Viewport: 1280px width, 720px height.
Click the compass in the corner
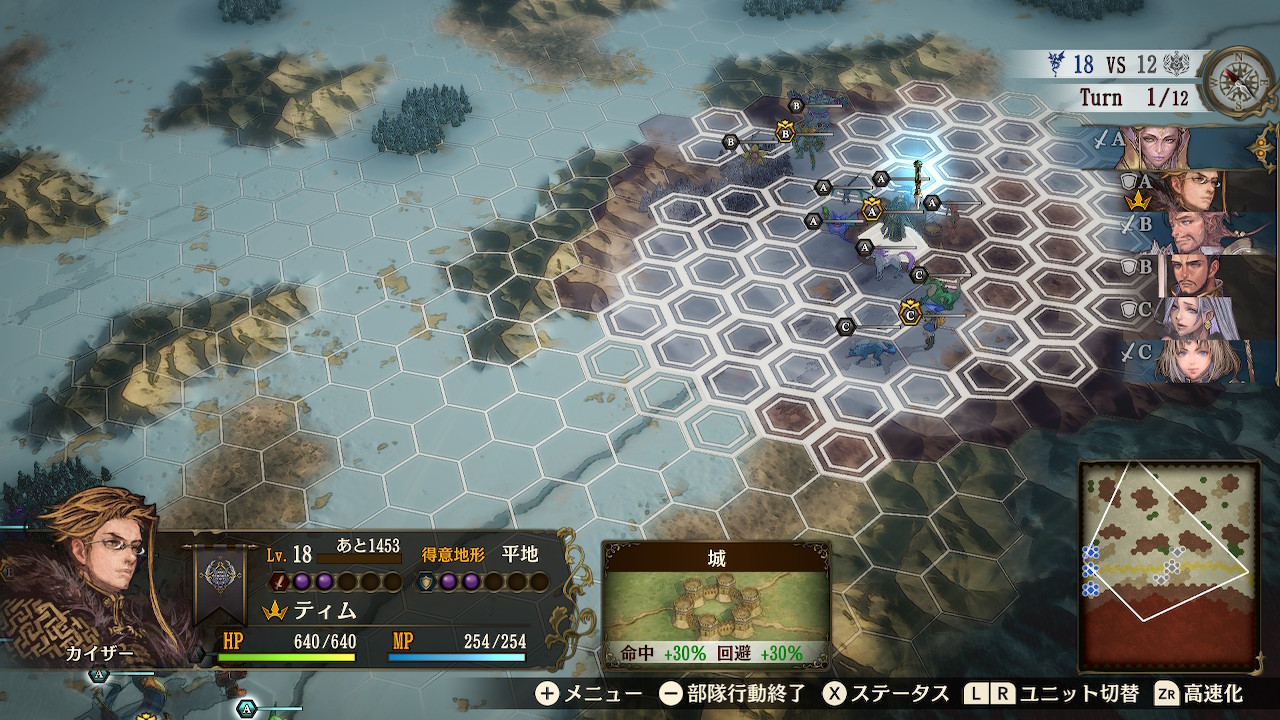tap(1238, 82)
